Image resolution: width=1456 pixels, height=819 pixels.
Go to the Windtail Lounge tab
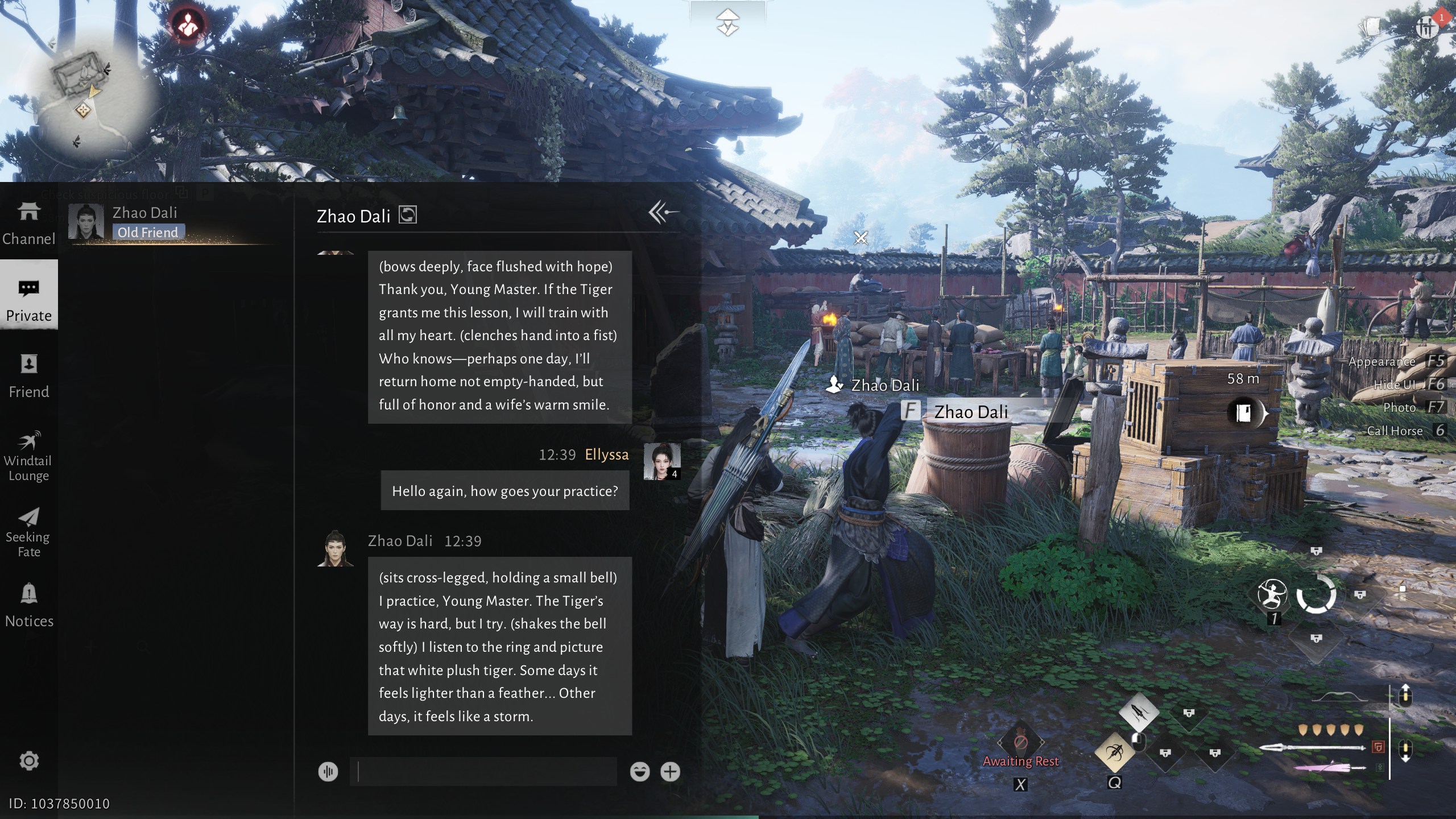(28, 456)
